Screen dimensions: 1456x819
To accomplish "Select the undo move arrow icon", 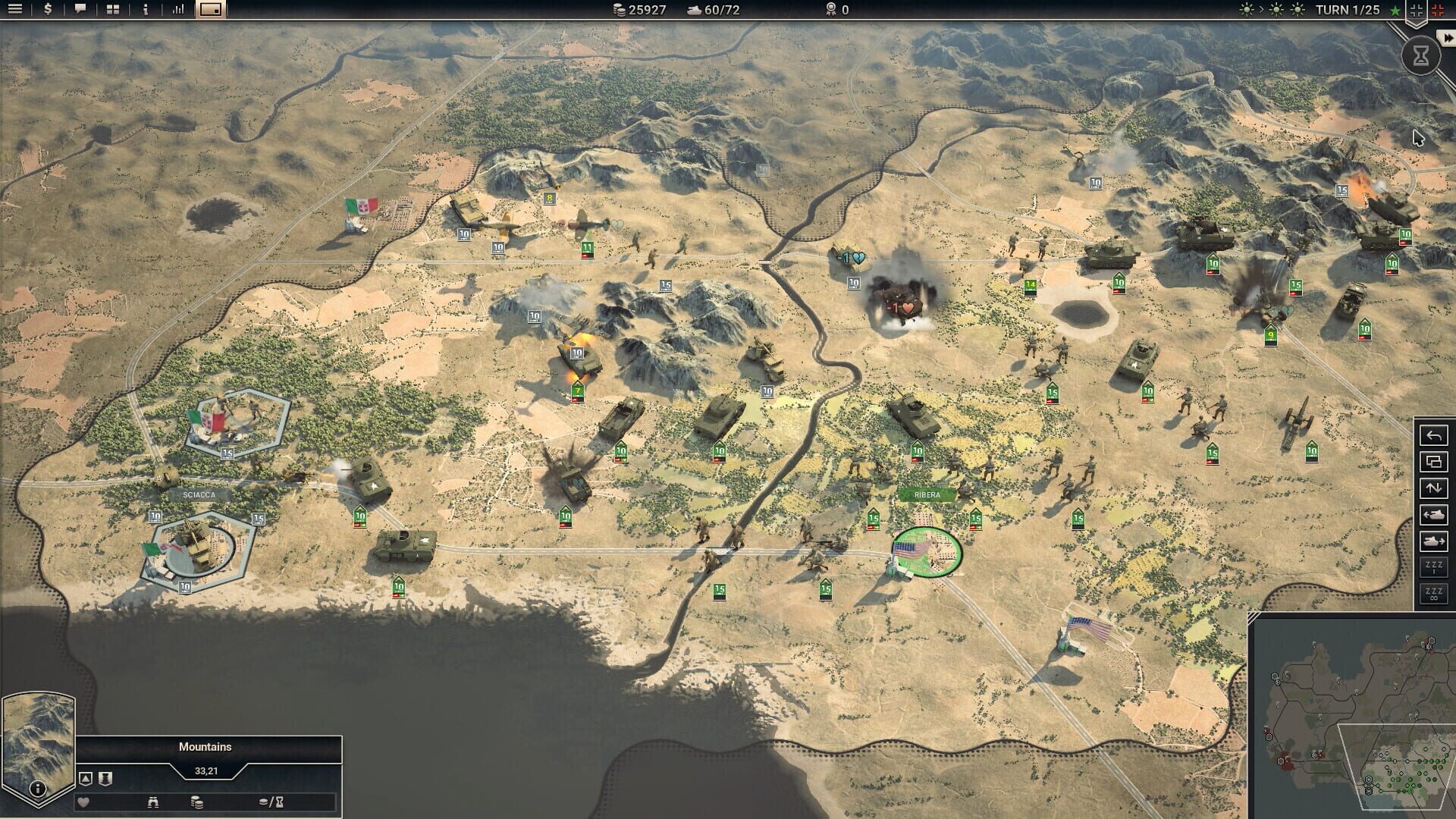I will pyautogui.click(x=1433, y=435).
